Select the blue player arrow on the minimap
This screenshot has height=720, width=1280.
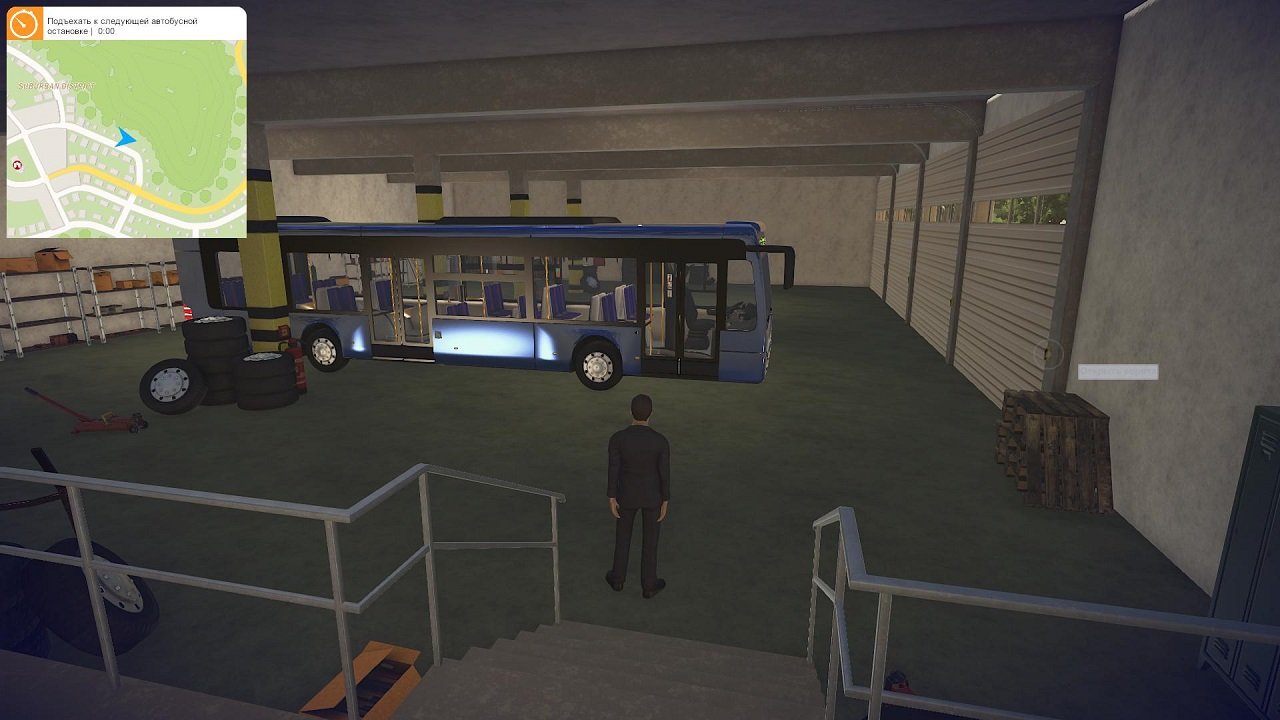pyautogui.click(x=123, y=140)
